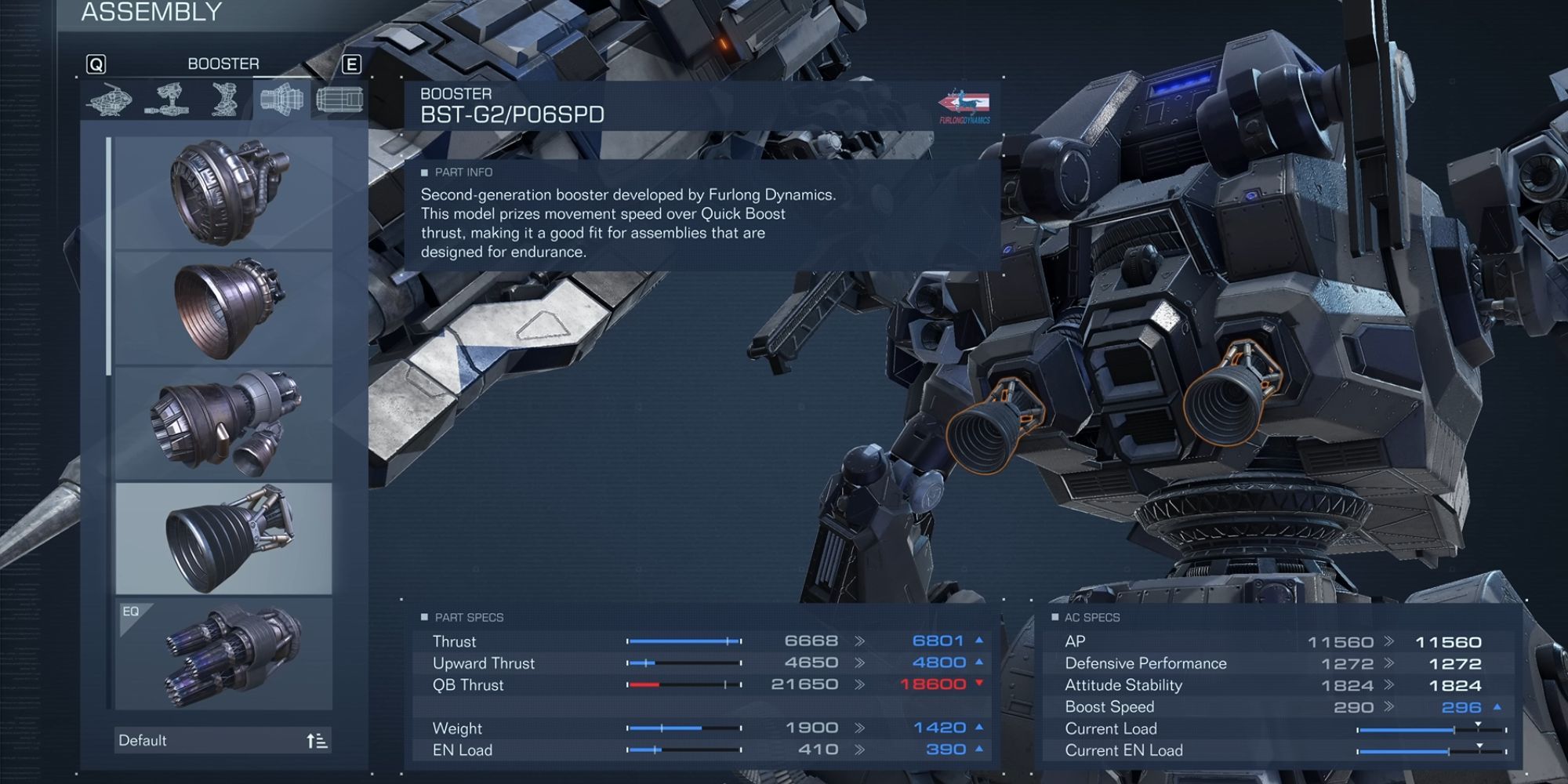Click the ASSEMBLY menu title
The height and width of the screenshot is (784, 1568).
tap(151, 13)
